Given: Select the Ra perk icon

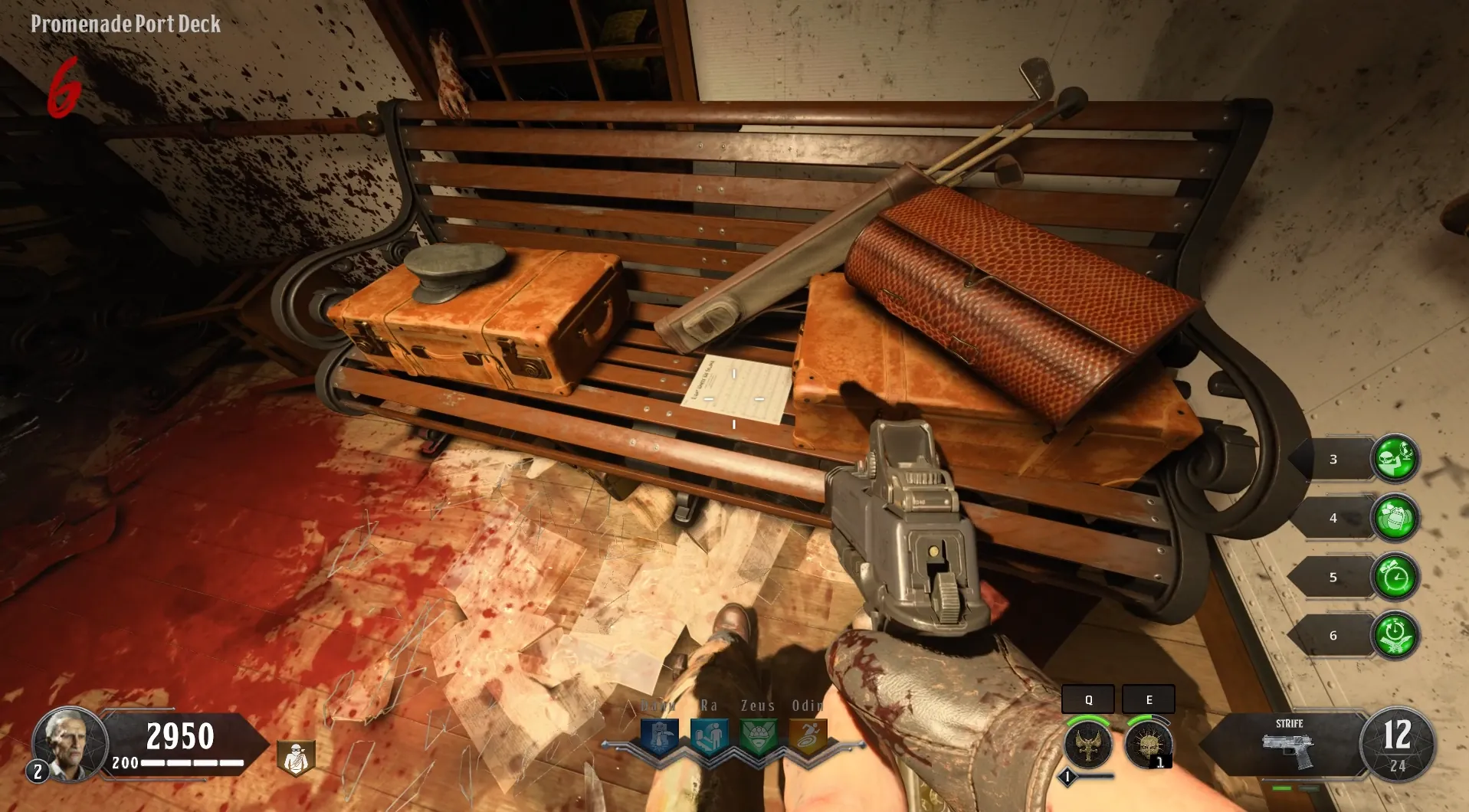Looking at the screenshot, I should (x=709, y=738).
